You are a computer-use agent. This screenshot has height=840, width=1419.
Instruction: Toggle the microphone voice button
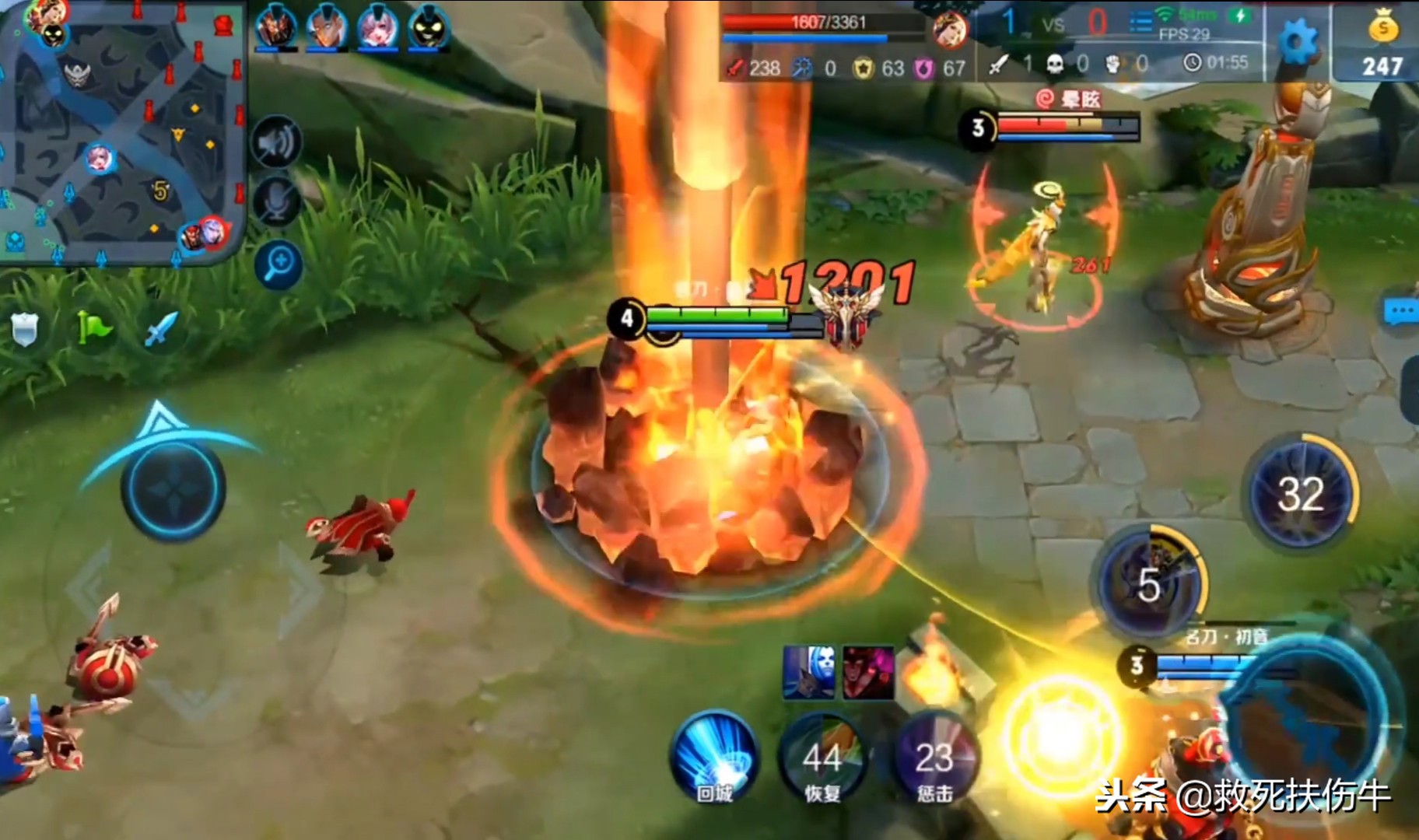(x=278, y=201)
